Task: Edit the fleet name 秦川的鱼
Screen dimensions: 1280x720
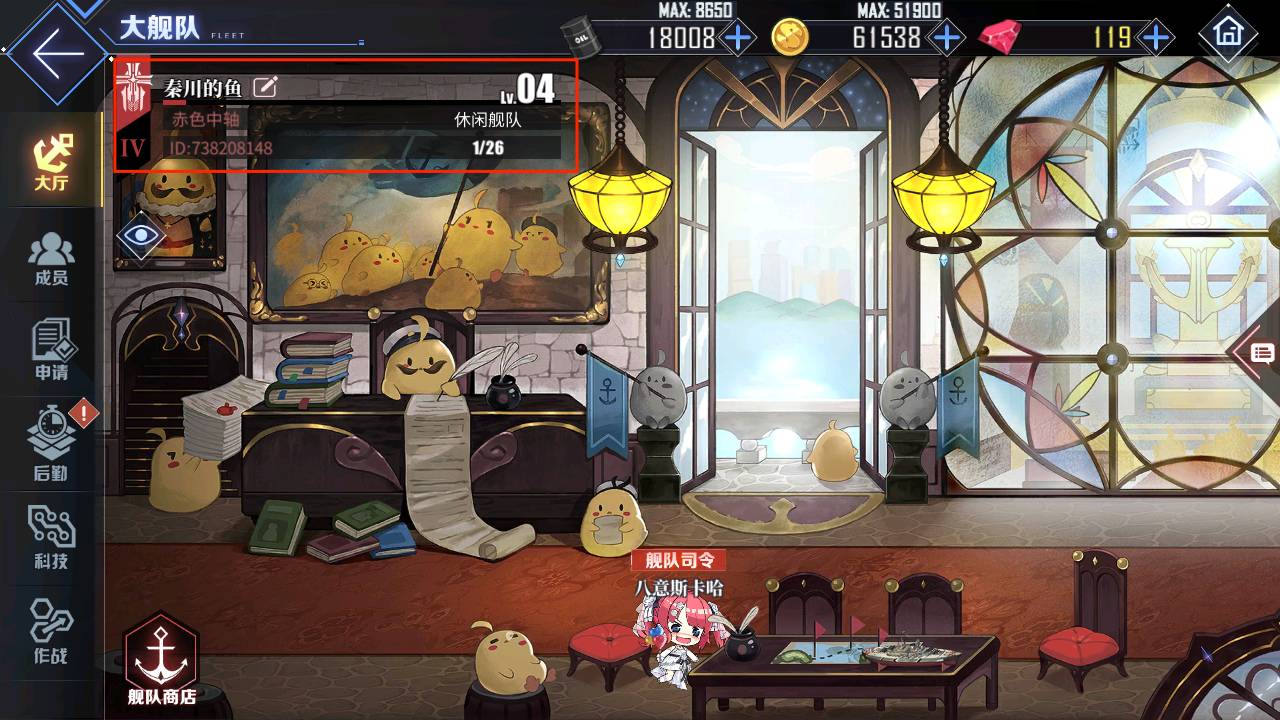Action: (265, 87)
